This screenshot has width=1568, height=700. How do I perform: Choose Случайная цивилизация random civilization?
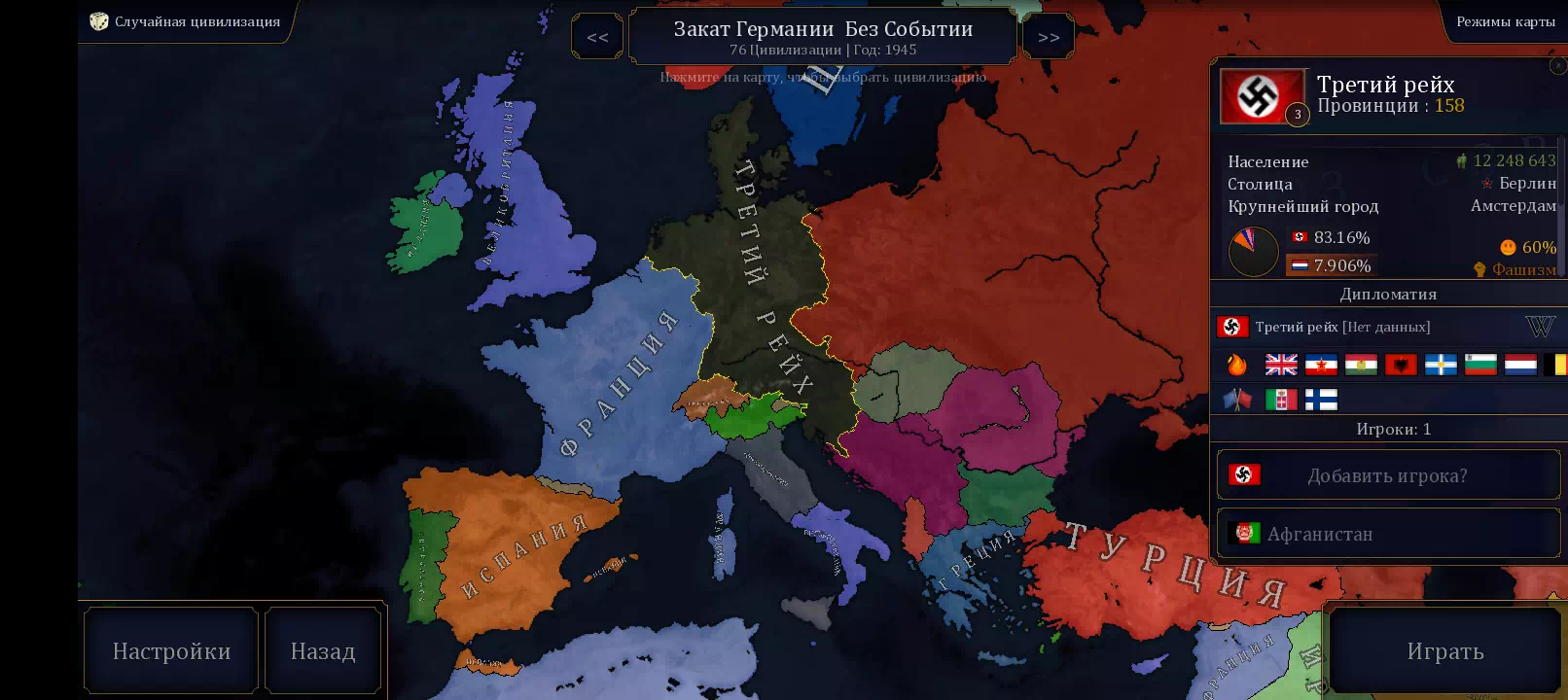[186, 21]
